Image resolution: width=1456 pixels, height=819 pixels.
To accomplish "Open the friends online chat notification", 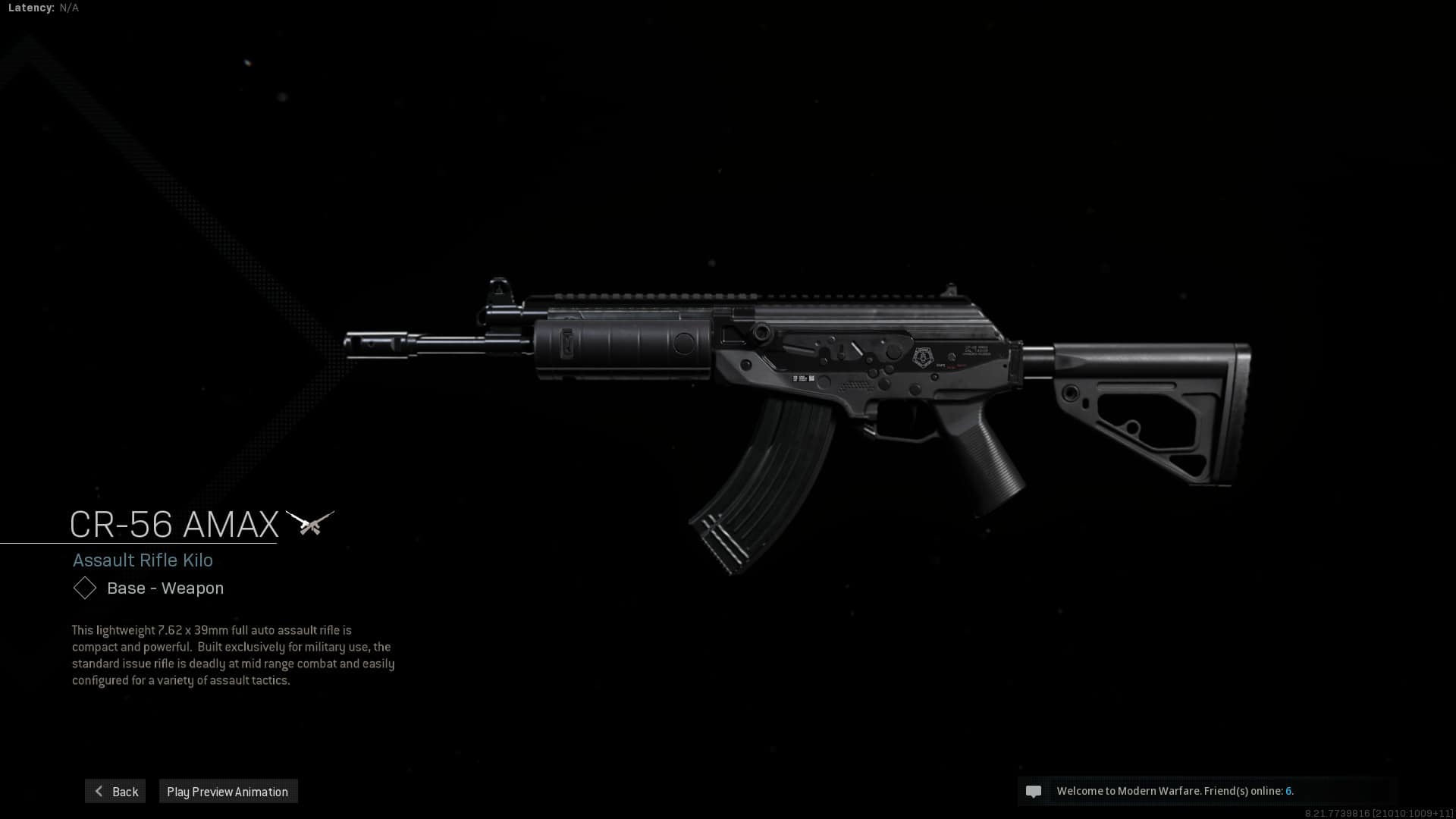I will click(1174, 791).
